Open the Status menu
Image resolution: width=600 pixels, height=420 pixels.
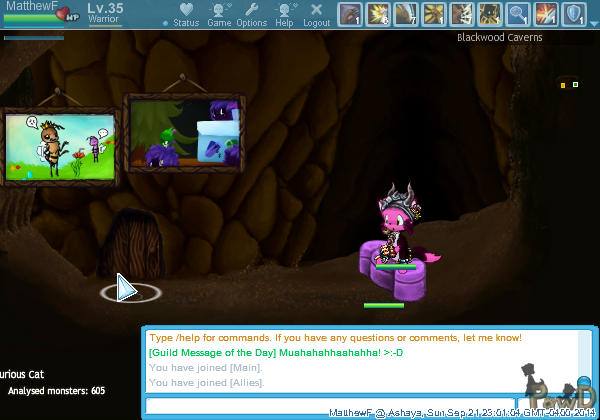(186, 15)
